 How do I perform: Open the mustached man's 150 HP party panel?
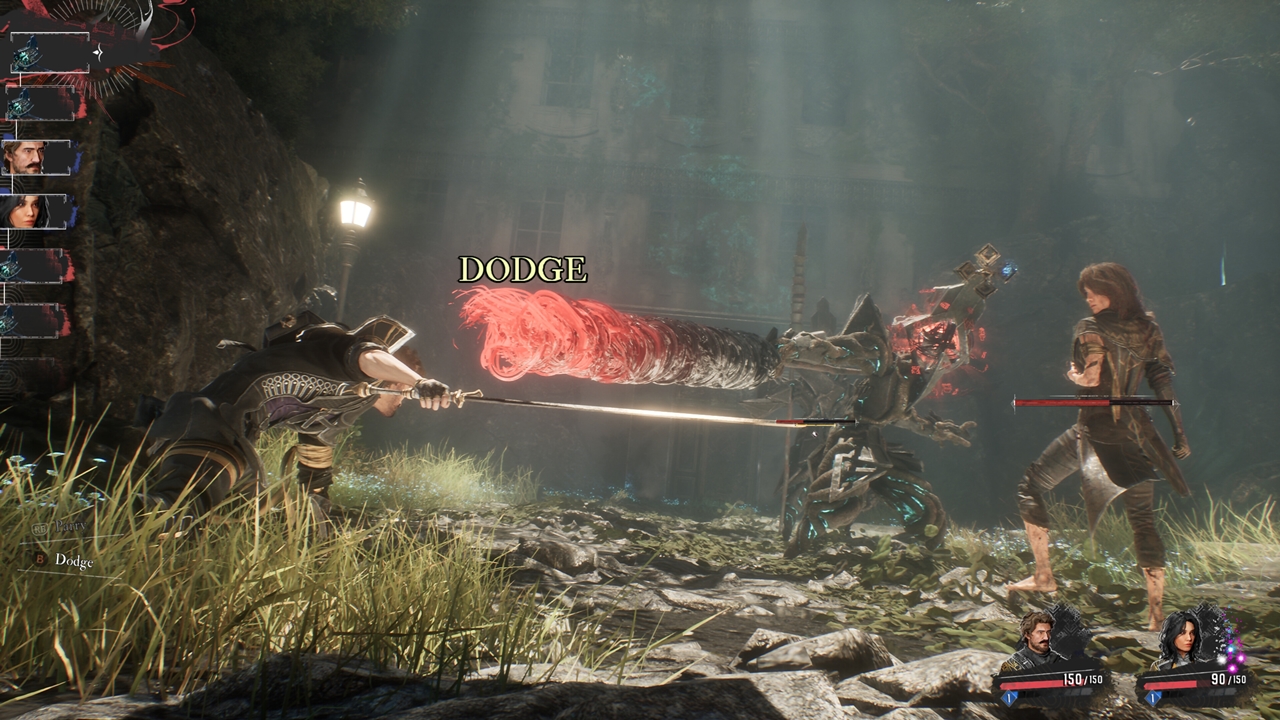pos(1051,658)
